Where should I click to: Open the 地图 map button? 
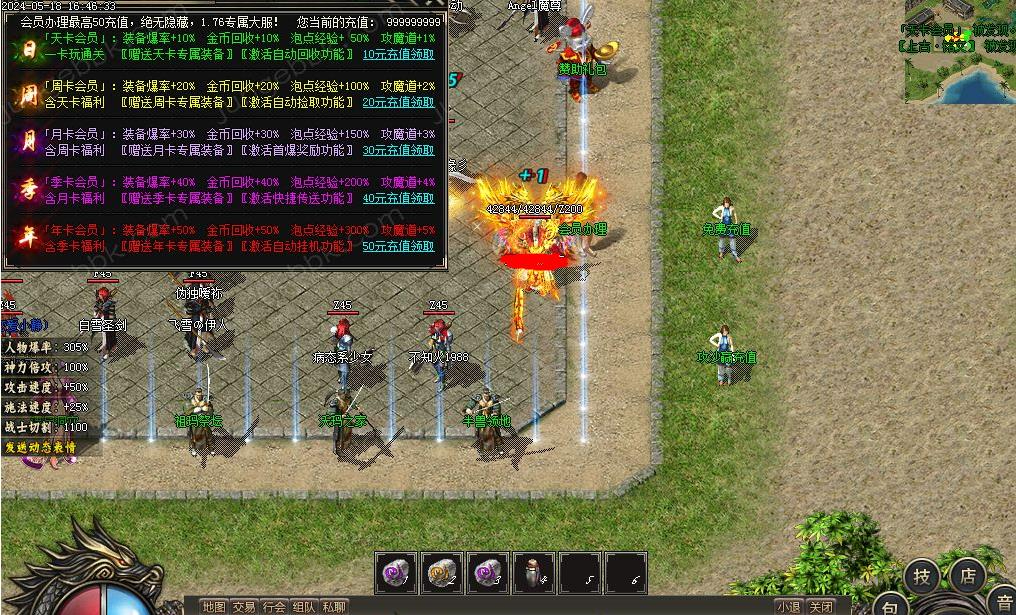pyautogui.click(x=214, y=606)
